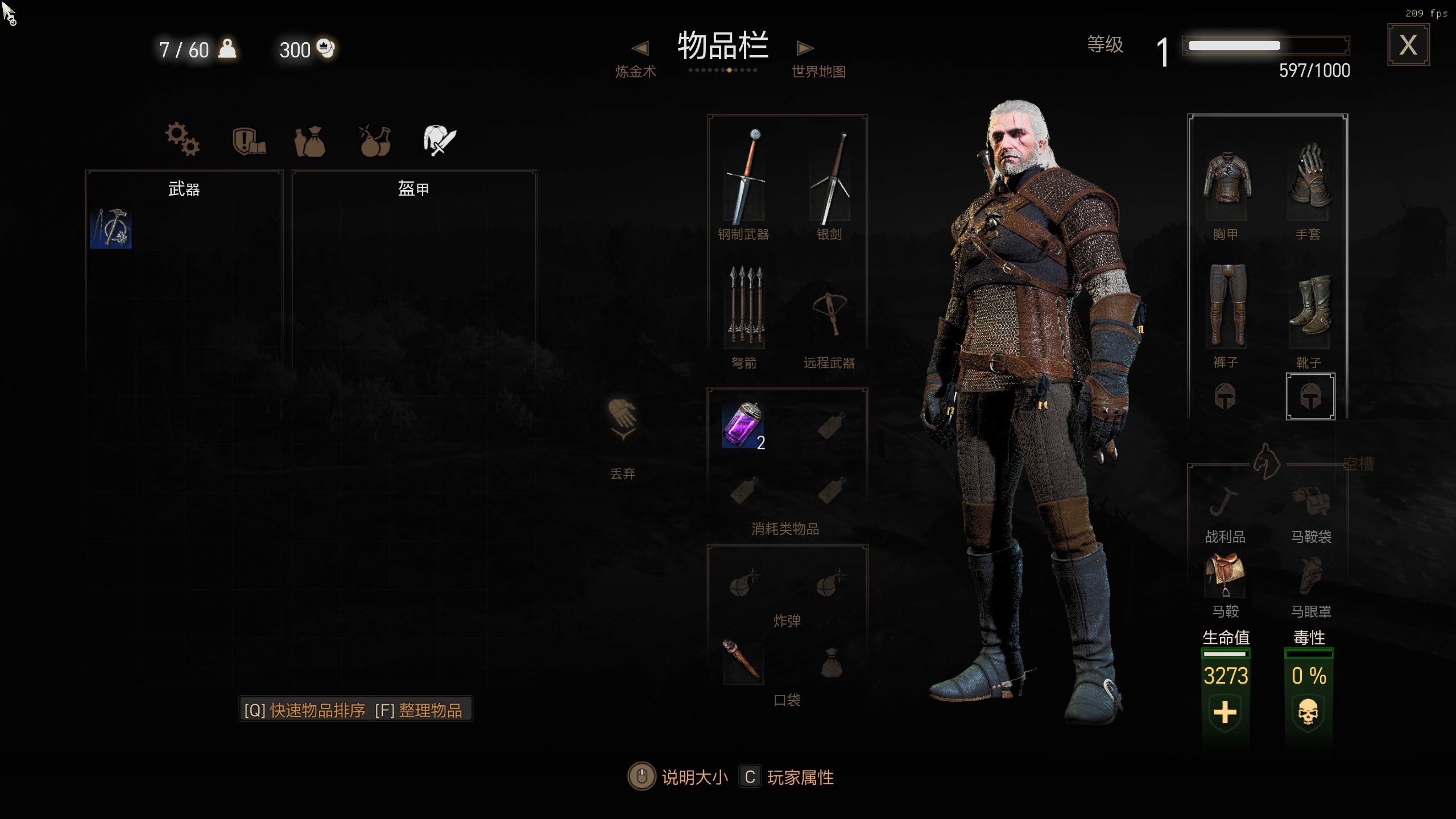Select the equipped trousers slot
1456x819 pixels.
[x=1226, y=306]
